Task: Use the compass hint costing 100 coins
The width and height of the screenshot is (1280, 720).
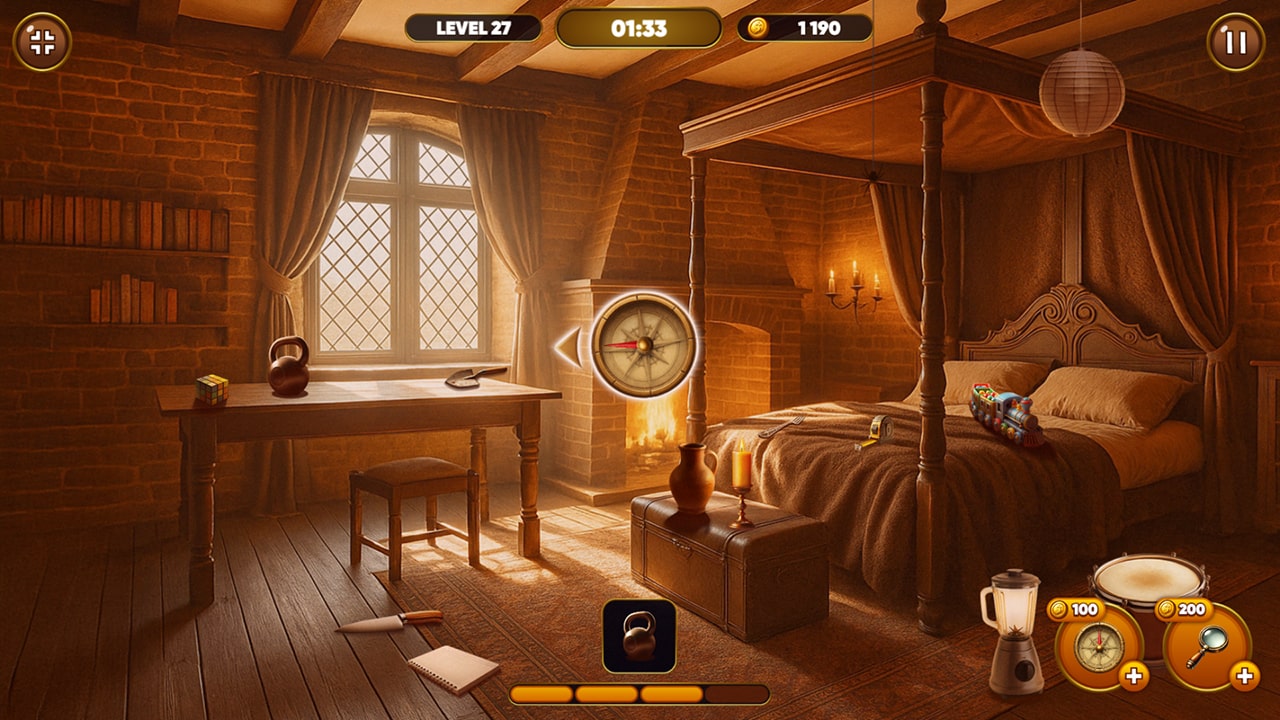Action: [1098, 647]
